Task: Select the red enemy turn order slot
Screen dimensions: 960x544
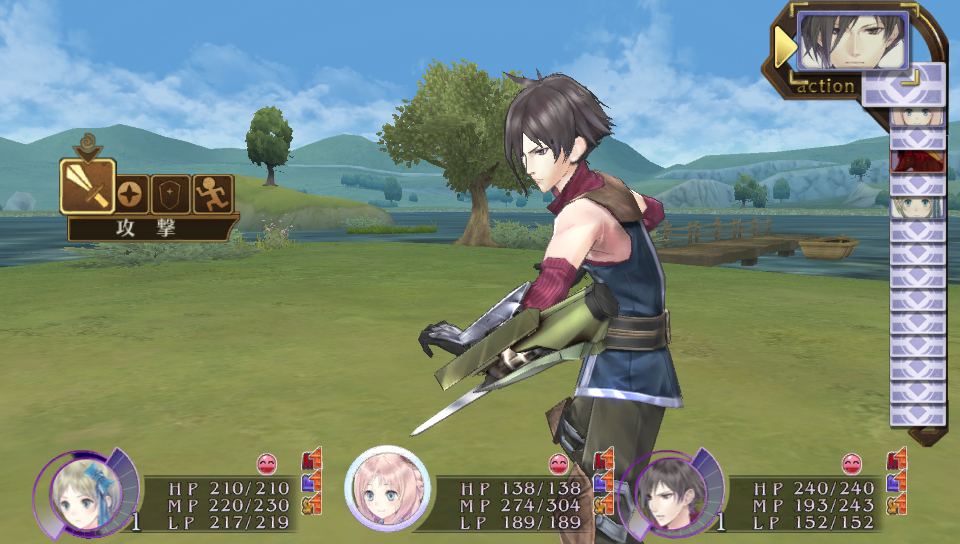Action: (917, 161)
